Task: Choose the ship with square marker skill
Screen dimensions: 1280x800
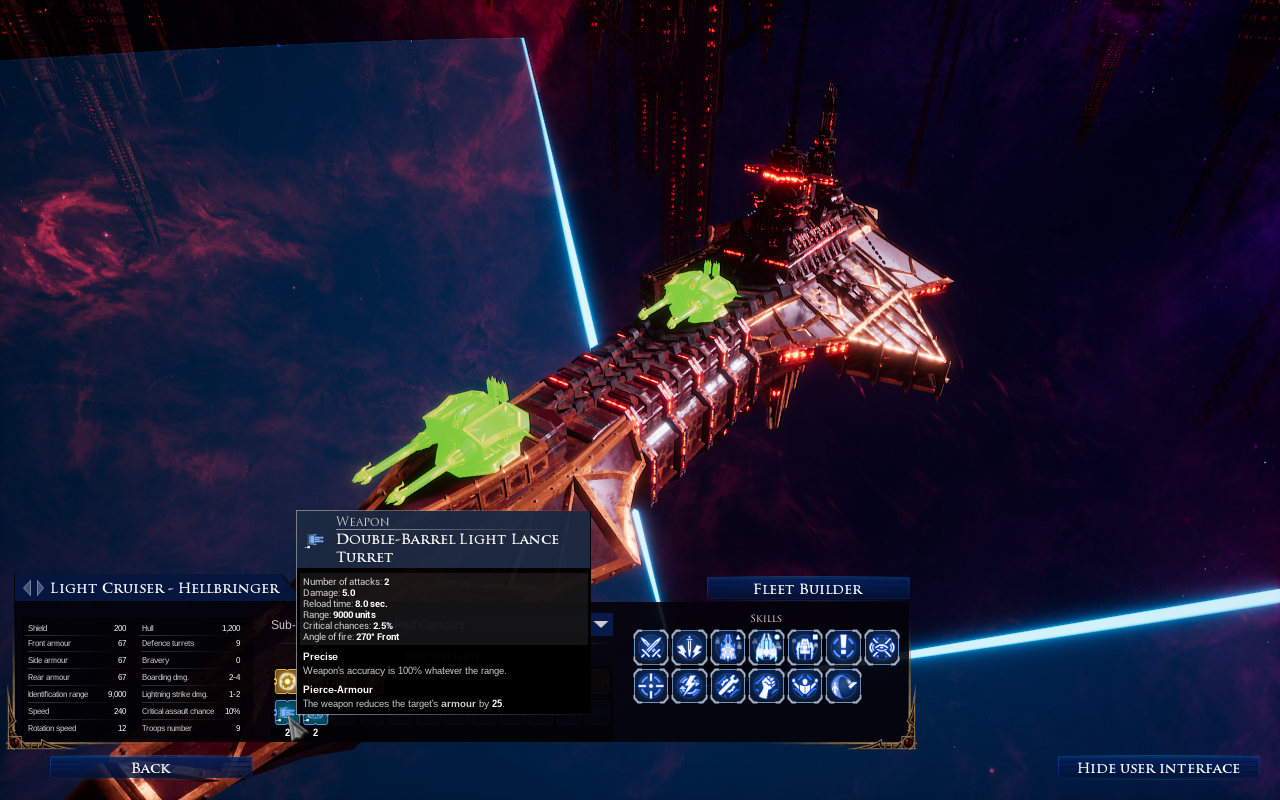Action: point(805,648)
